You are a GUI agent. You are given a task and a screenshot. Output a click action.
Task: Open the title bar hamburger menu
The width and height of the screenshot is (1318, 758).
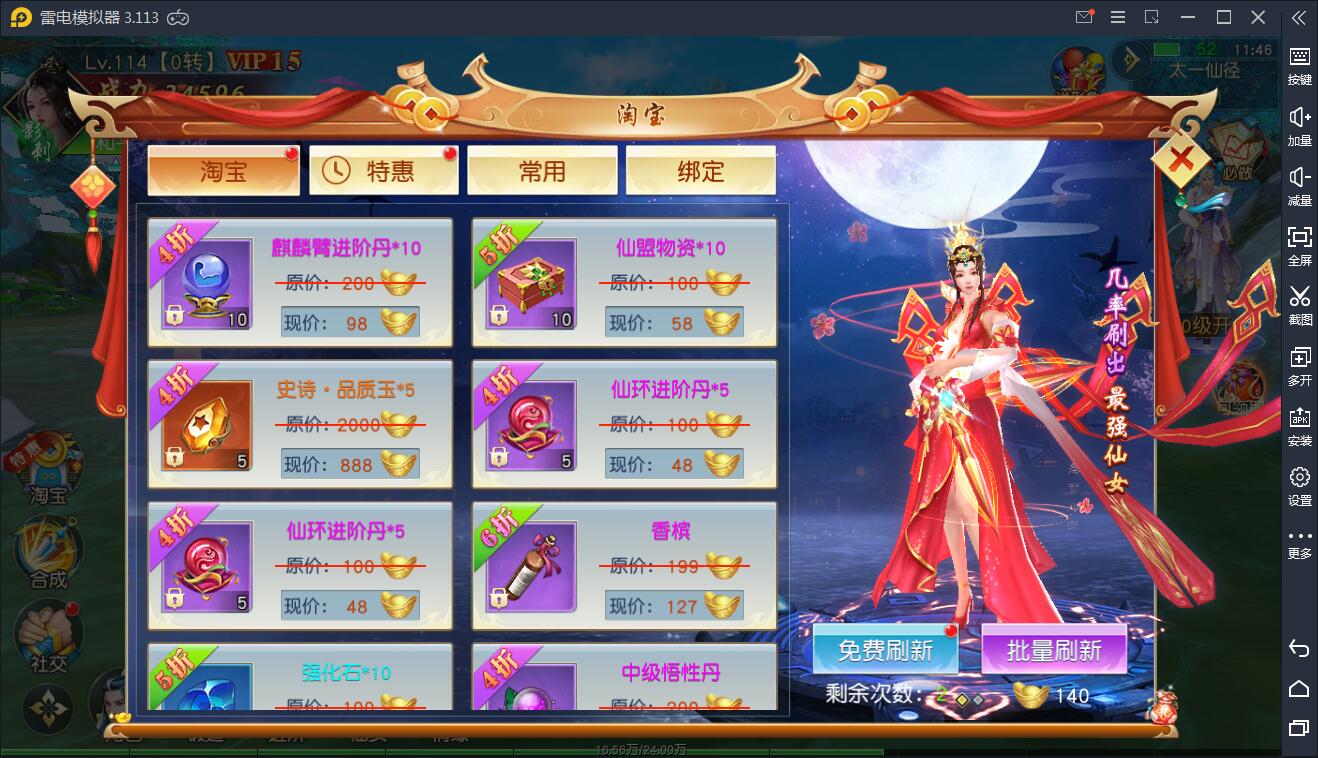pyautogui.click(x=1118, y=17)
